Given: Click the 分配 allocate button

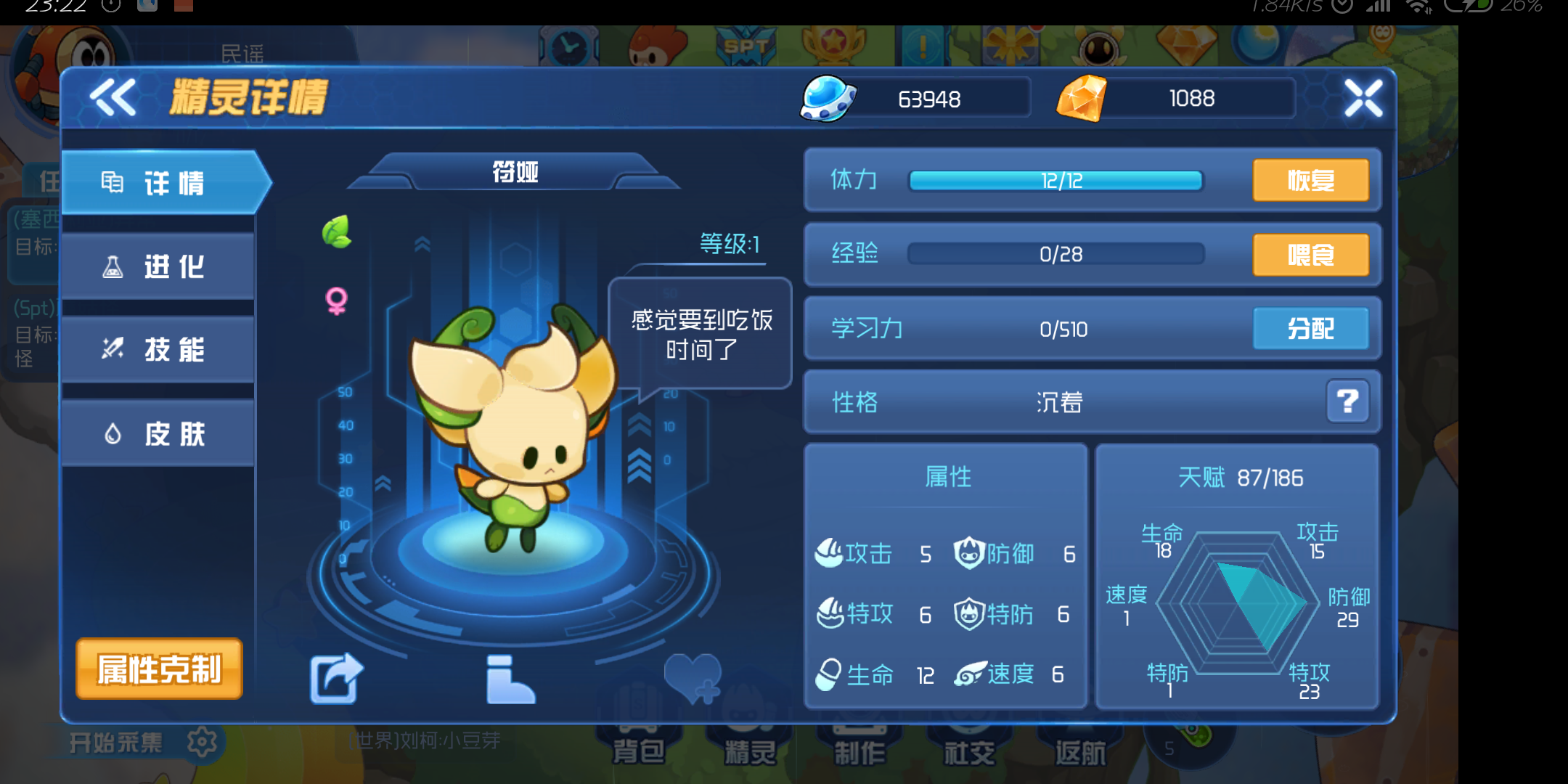Looking at the screenshot, I should [1311, 328].
